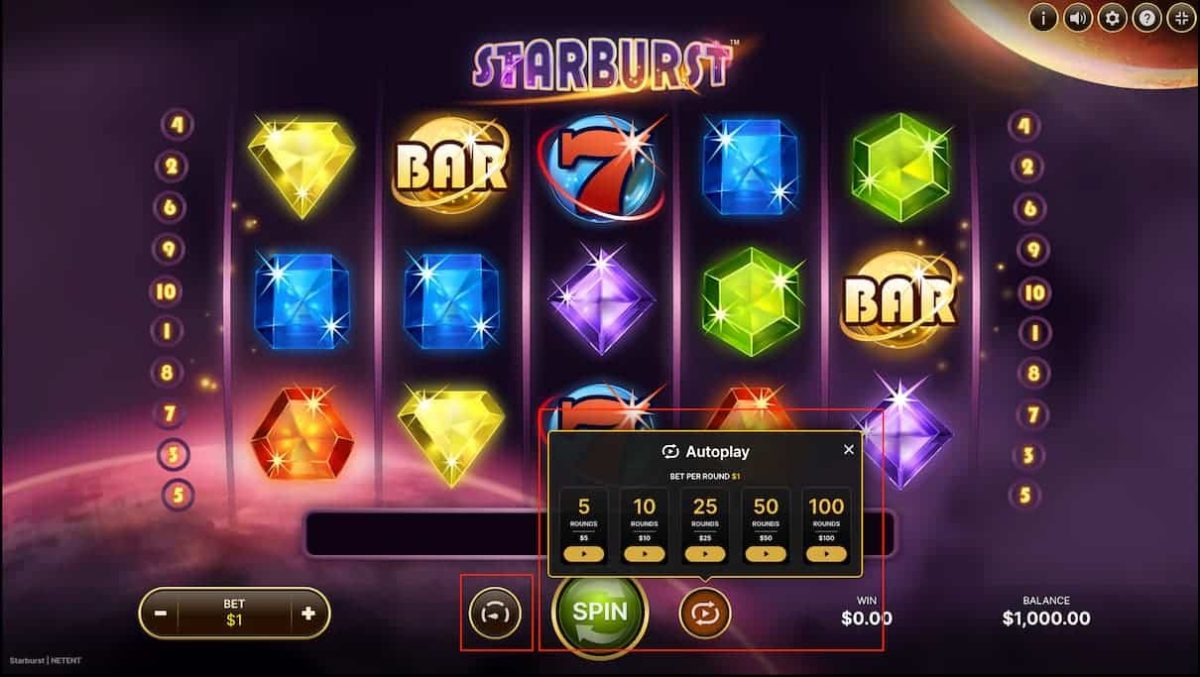Click the turbo speed gauge button
1200x677 pixels.
[496, 613]
